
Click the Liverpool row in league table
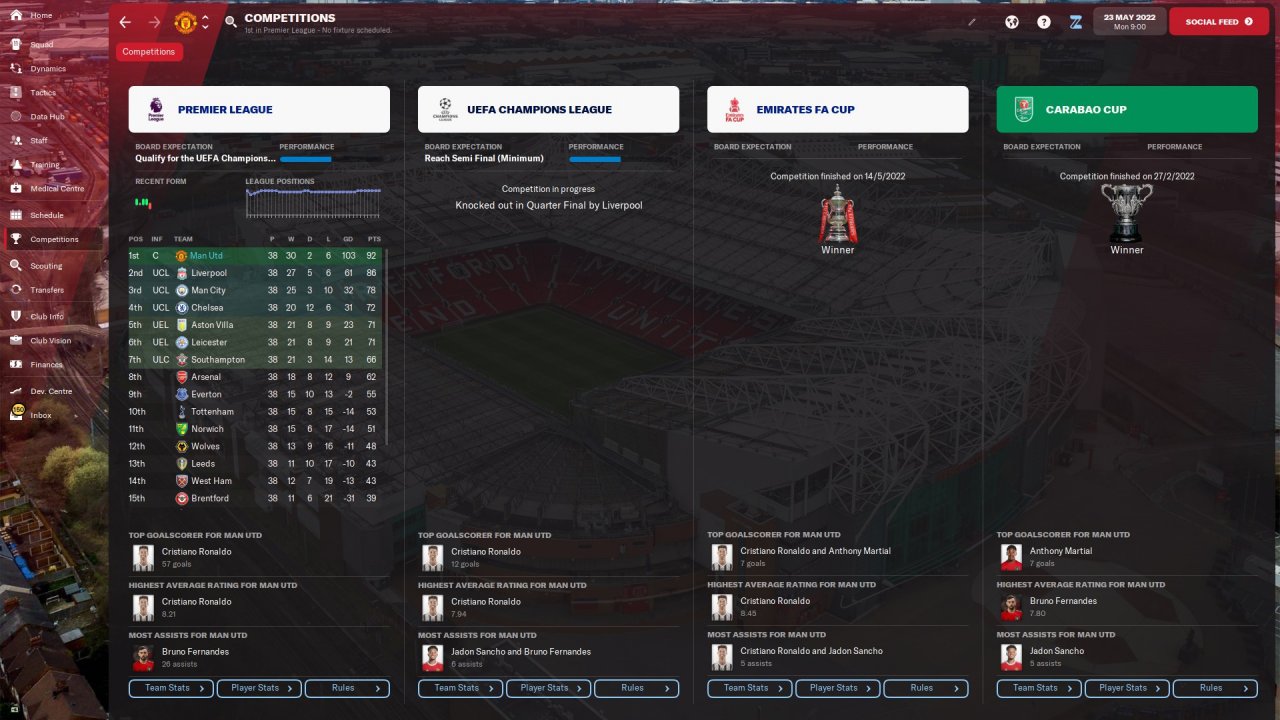[209, 273]
